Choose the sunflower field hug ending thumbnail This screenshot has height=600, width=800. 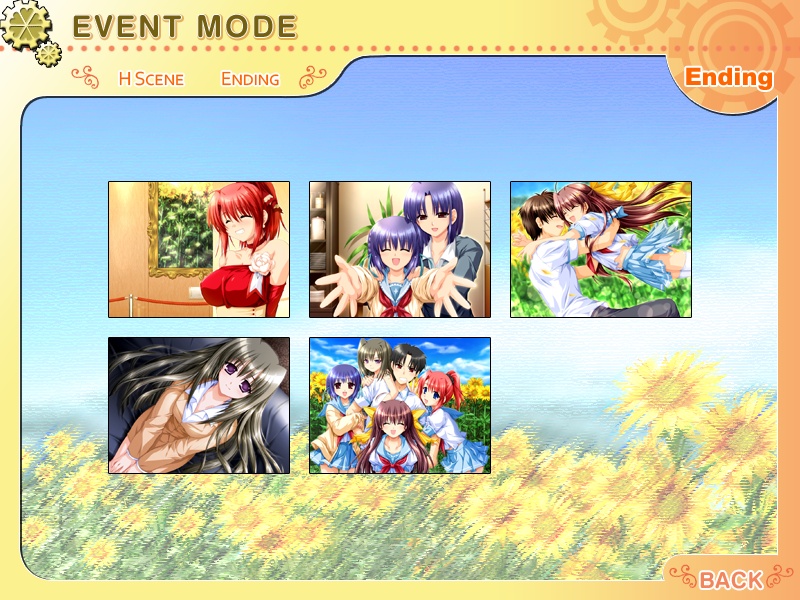click(601, 250)
